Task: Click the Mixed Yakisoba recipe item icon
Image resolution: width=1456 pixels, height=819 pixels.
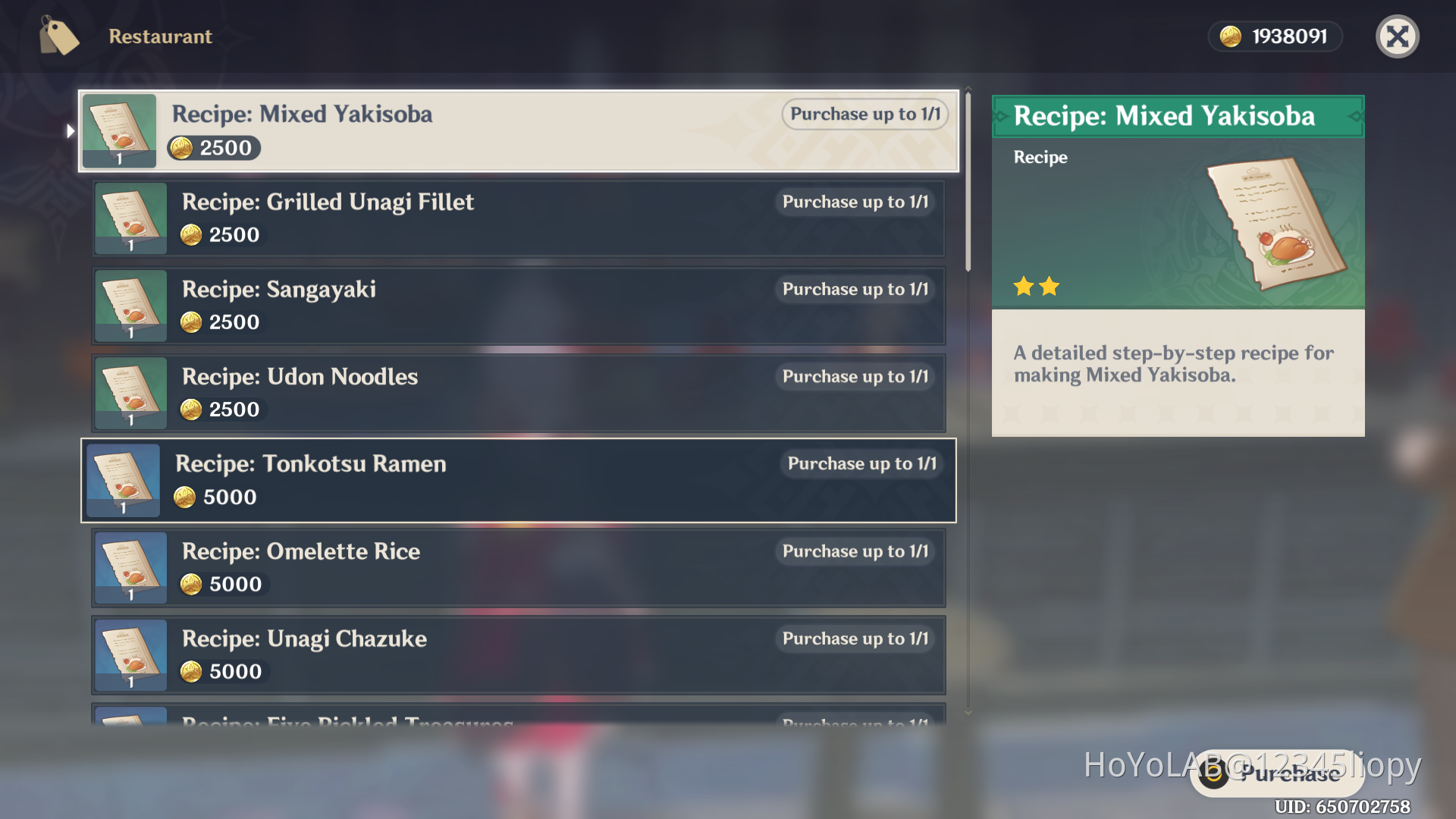Action: click(x=119, y=130)
